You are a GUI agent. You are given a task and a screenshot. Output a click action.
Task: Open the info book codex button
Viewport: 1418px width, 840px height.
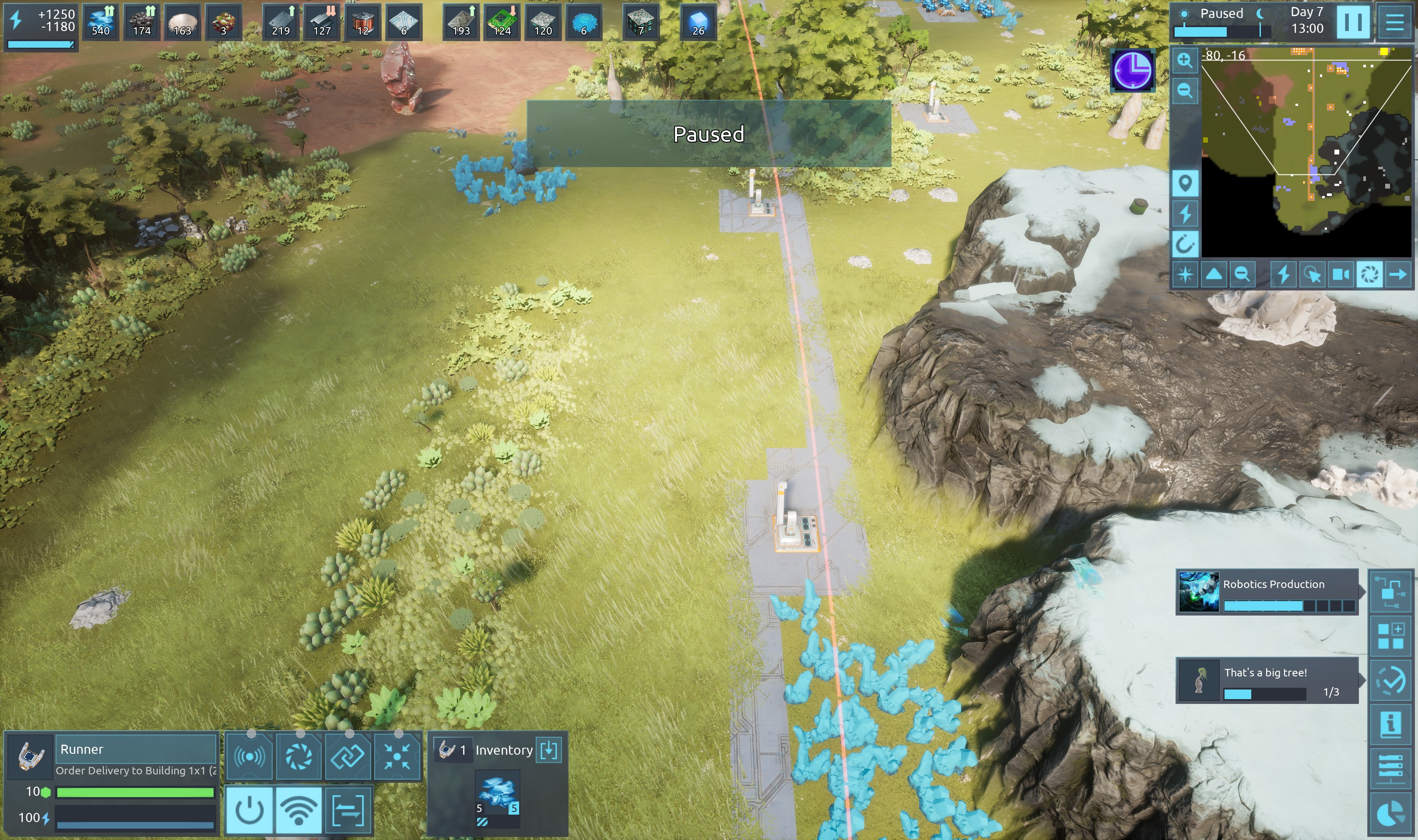coord(1391,724)
